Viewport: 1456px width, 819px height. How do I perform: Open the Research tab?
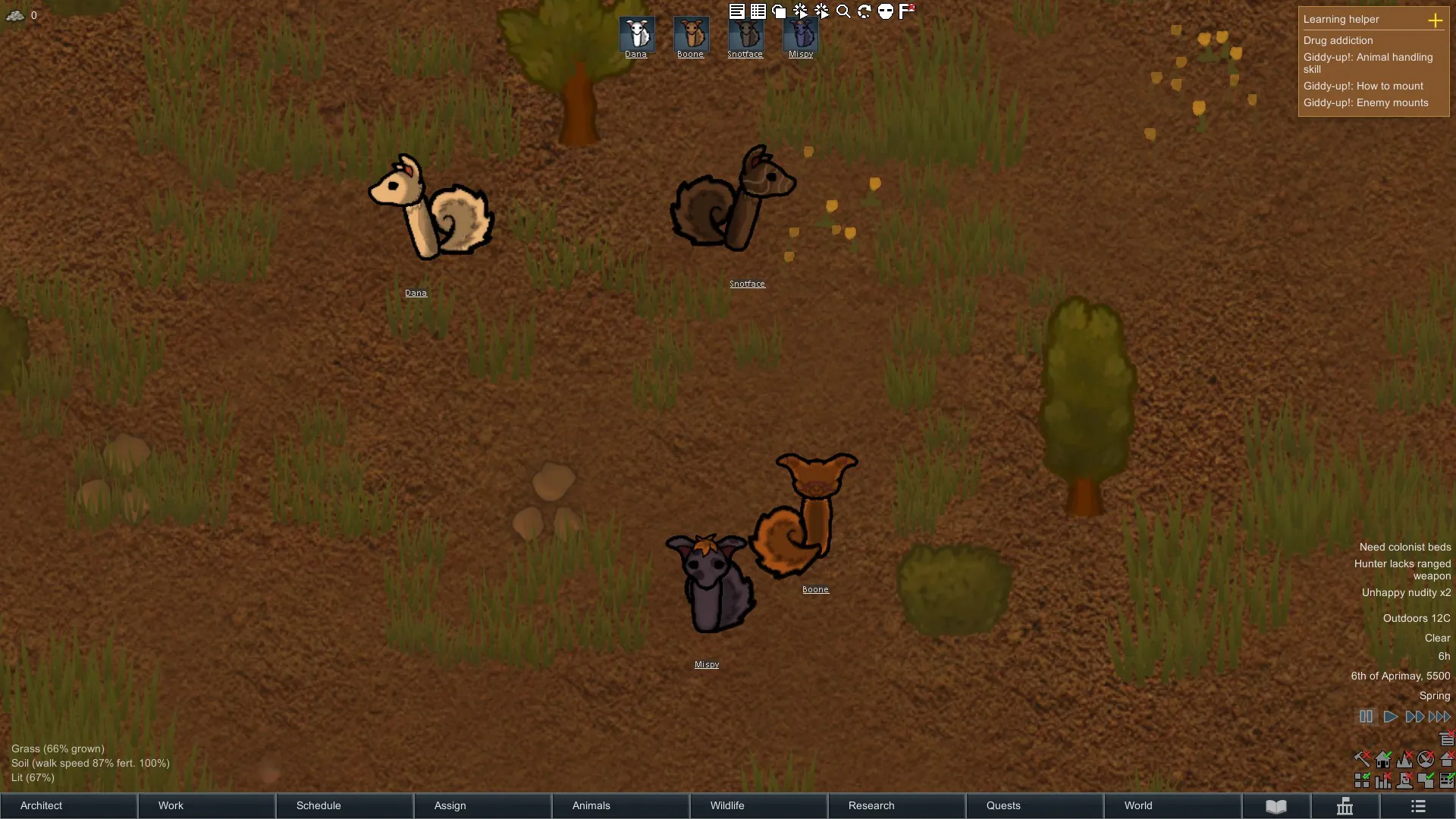896,805
